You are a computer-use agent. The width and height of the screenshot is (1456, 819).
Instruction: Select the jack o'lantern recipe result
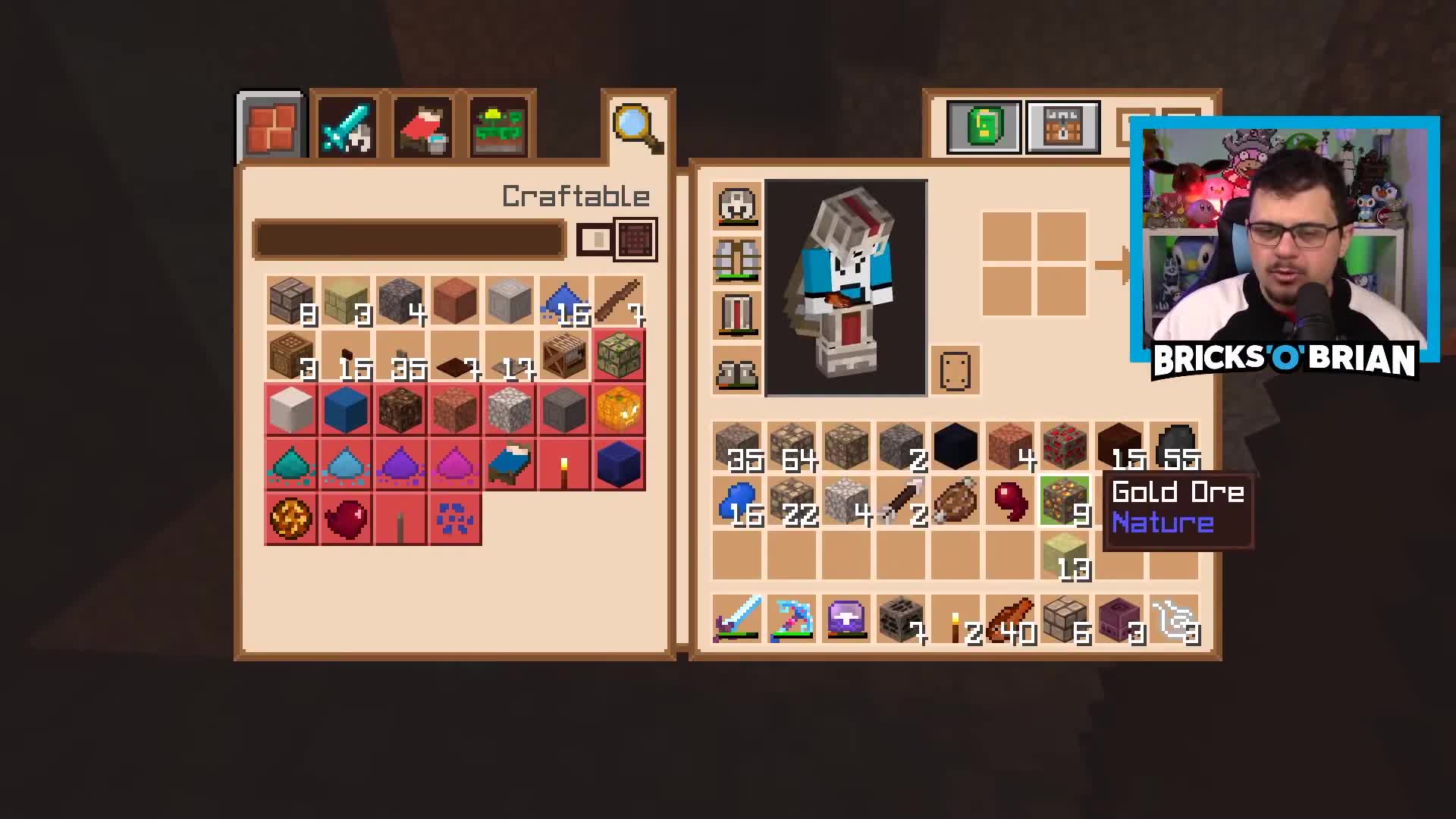click(618, 409)
